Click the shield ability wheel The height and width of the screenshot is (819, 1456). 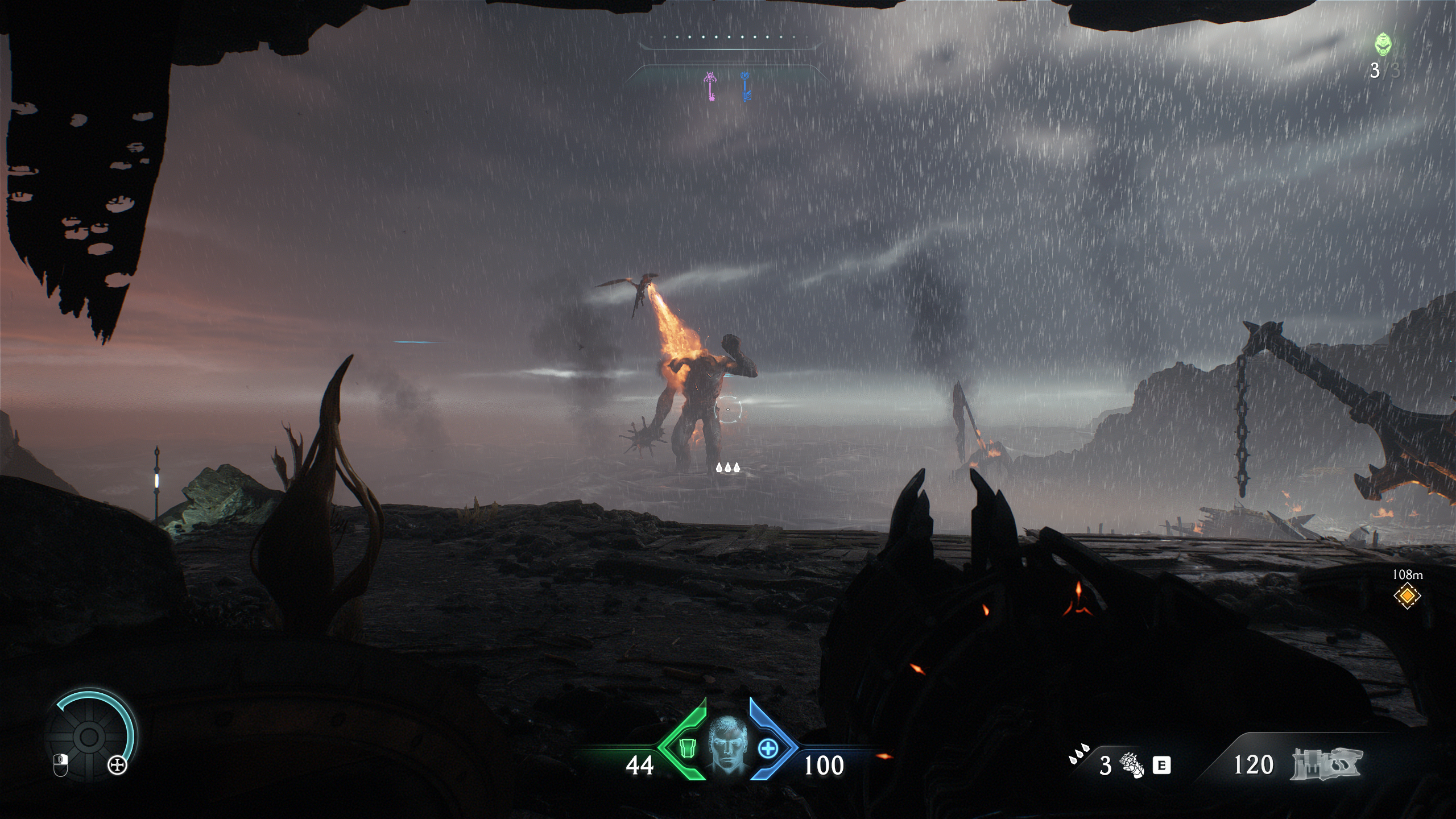tap(89, 738)
